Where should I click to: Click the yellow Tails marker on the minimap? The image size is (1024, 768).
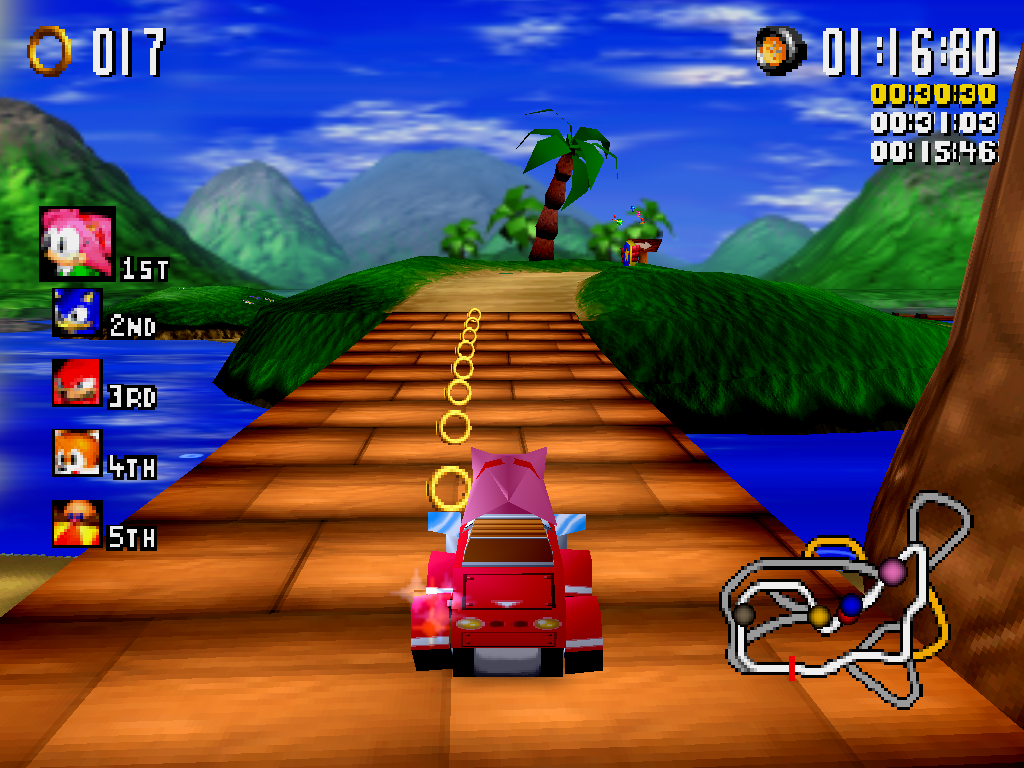(x=820, y=615)
